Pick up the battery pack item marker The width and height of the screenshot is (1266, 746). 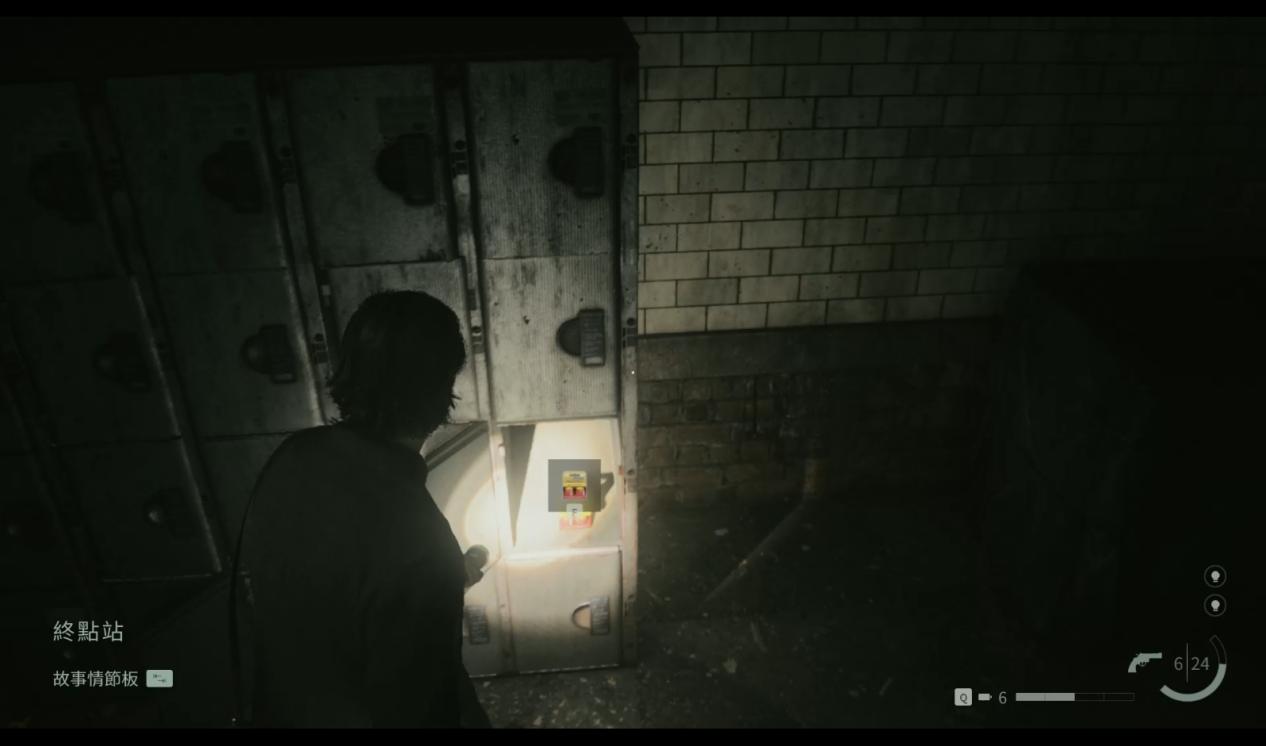[x=574, y=485]
